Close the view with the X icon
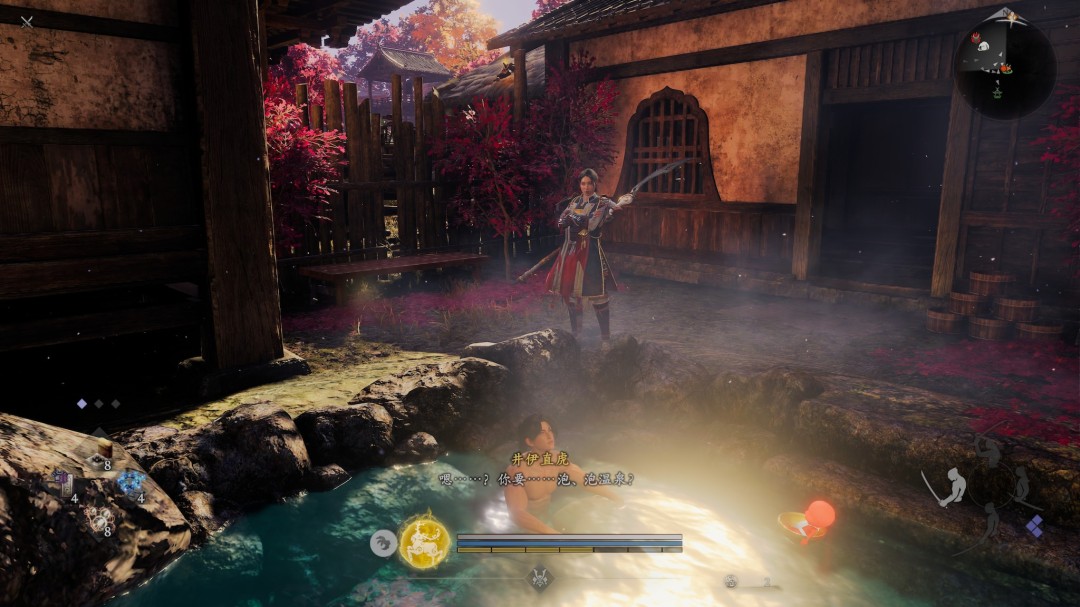This screenshot has width=1080, height=607. [x=27, y=21]
